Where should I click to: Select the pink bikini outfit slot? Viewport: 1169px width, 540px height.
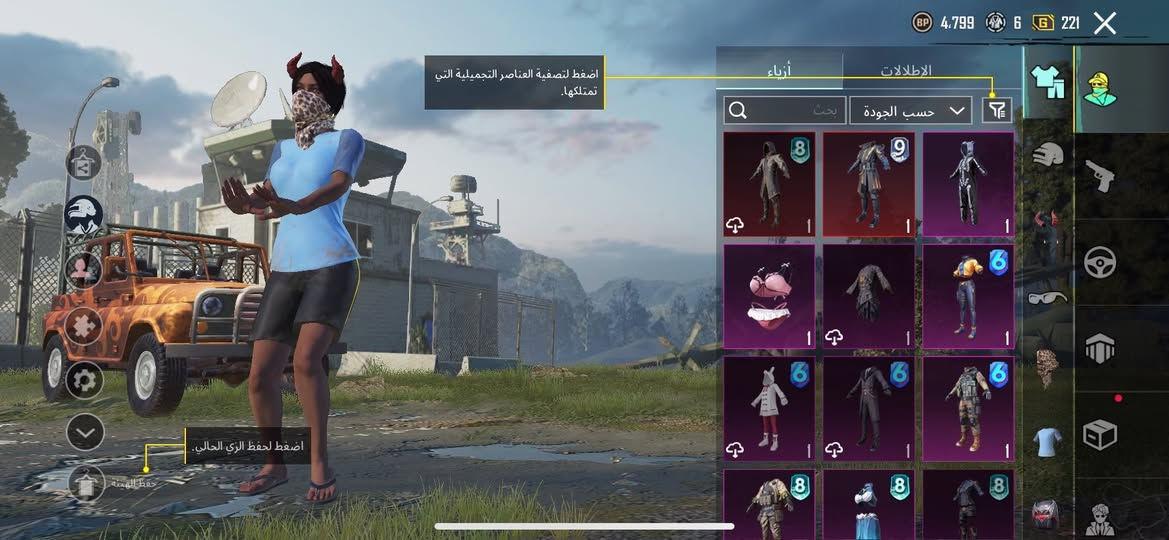(x=769, y=296)
